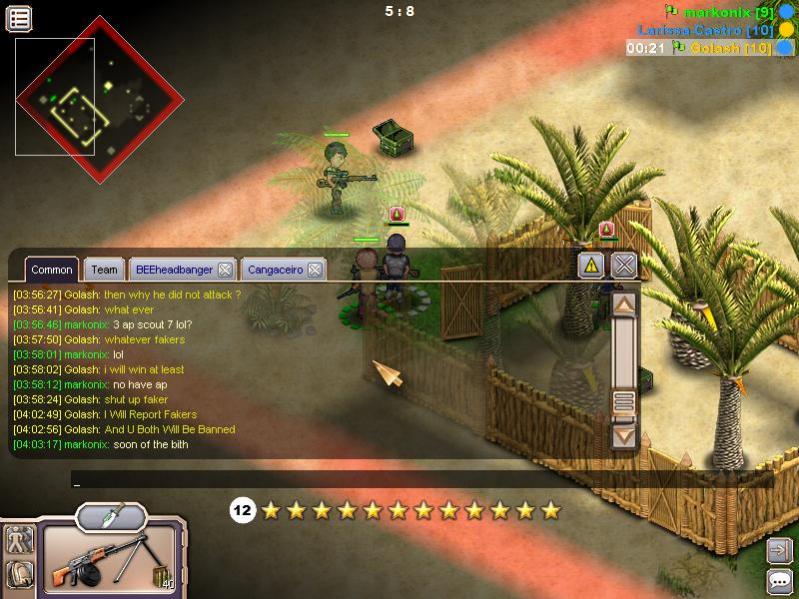Close the BEEheadbanger chat tab
799x599 pixels.
(225, 269)
